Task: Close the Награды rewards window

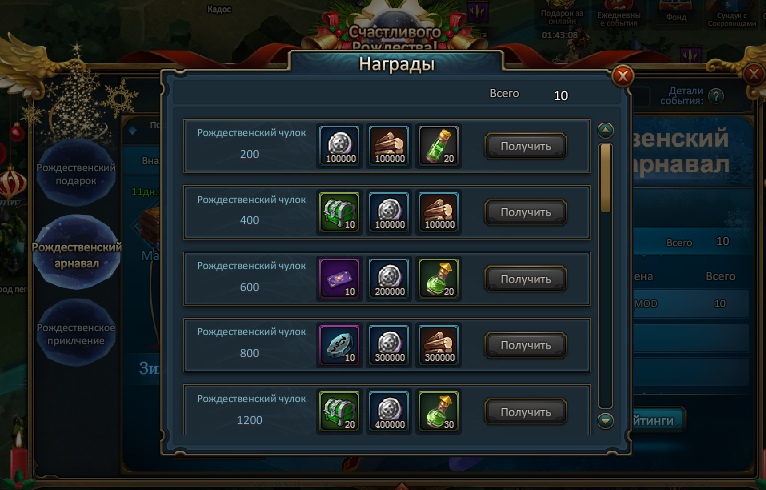Action: 622,75
